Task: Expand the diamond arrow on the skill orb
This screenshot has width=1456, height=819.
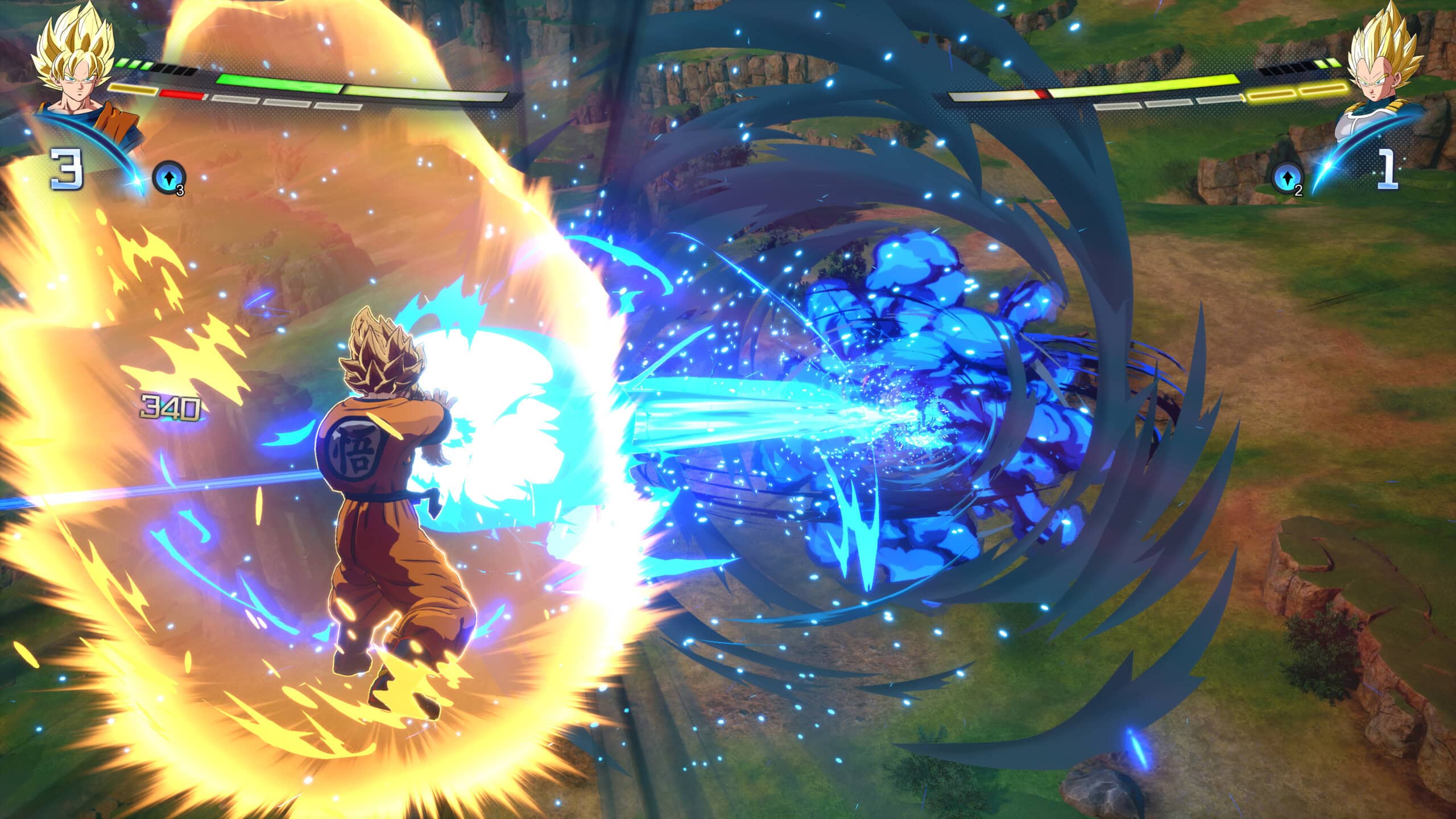Action: pyautogui.click(x=168, y=176)
